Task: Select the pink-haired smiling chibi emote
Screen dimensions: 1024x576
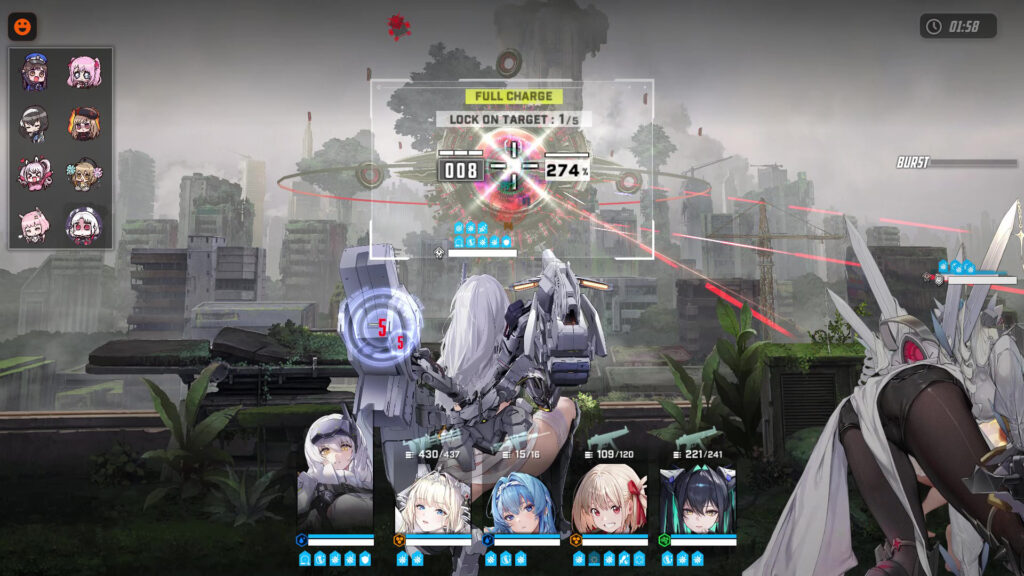Action: (35, 225)
